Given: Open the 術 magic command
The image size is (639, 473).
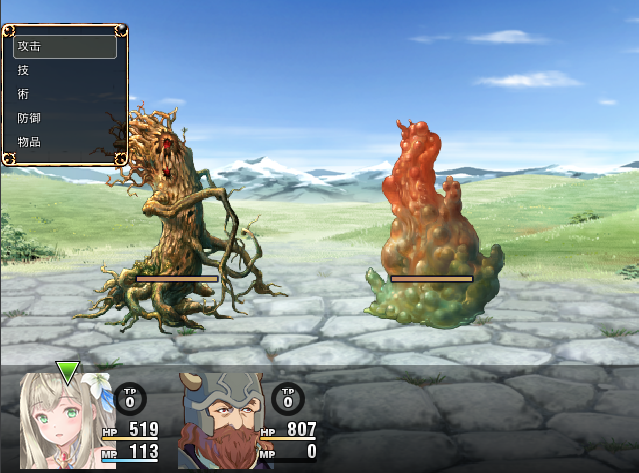Looking at the screenshot, I should [x=64, y=94].
